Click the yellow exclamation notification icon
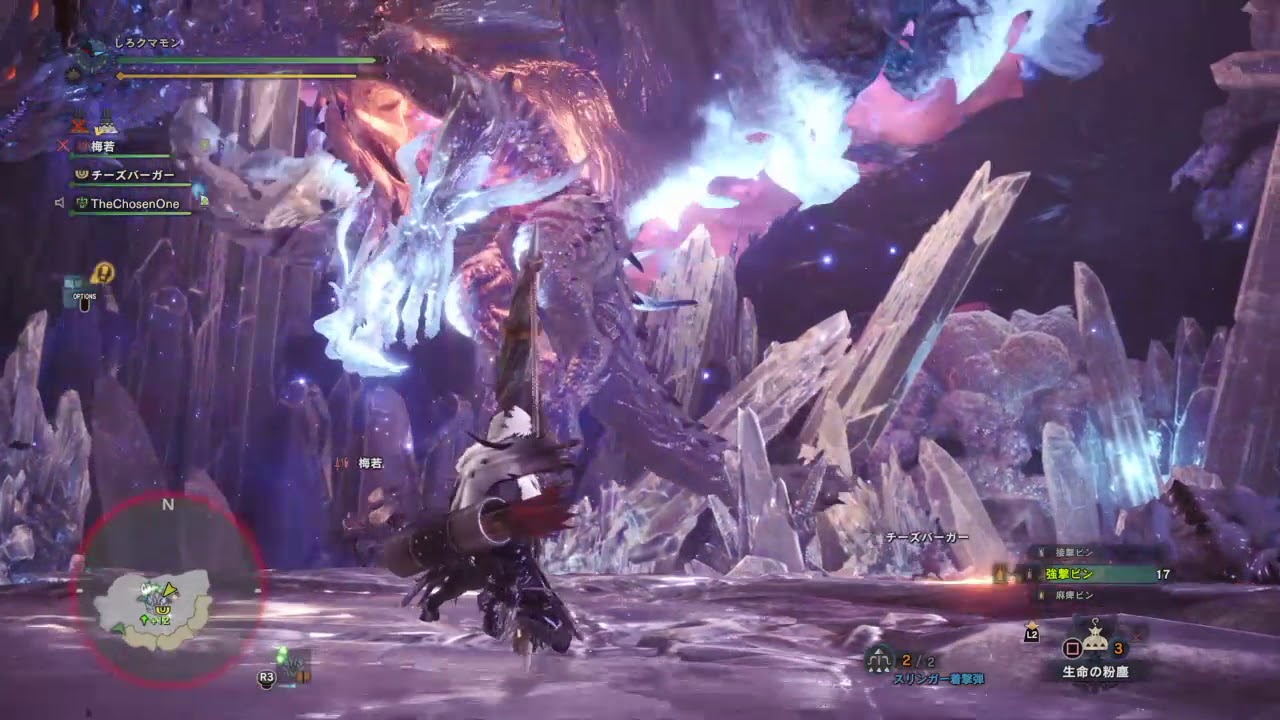 click(x=101, y=272)
